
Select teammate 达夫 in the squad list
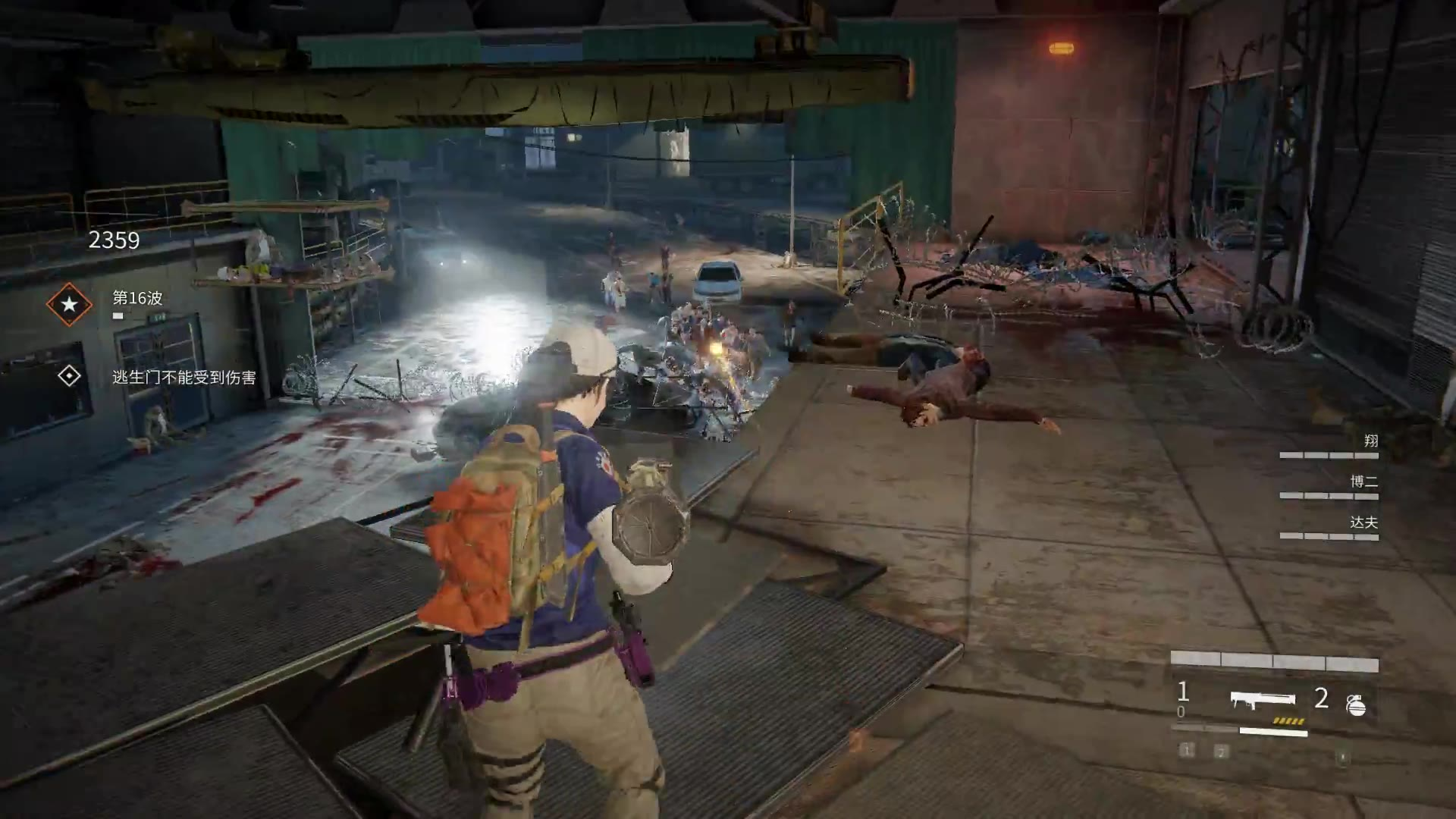(1363, 522)
